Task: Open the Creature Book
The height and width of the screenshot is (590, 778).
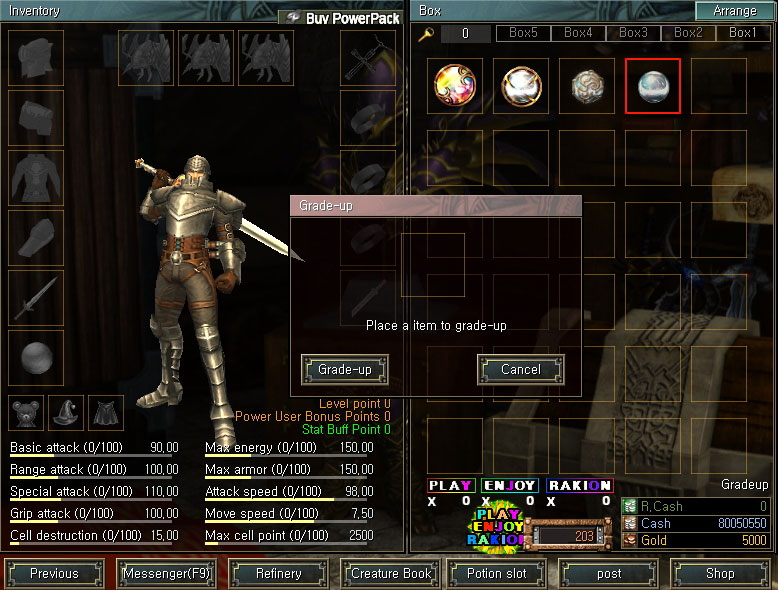Action: pos(390,574)
